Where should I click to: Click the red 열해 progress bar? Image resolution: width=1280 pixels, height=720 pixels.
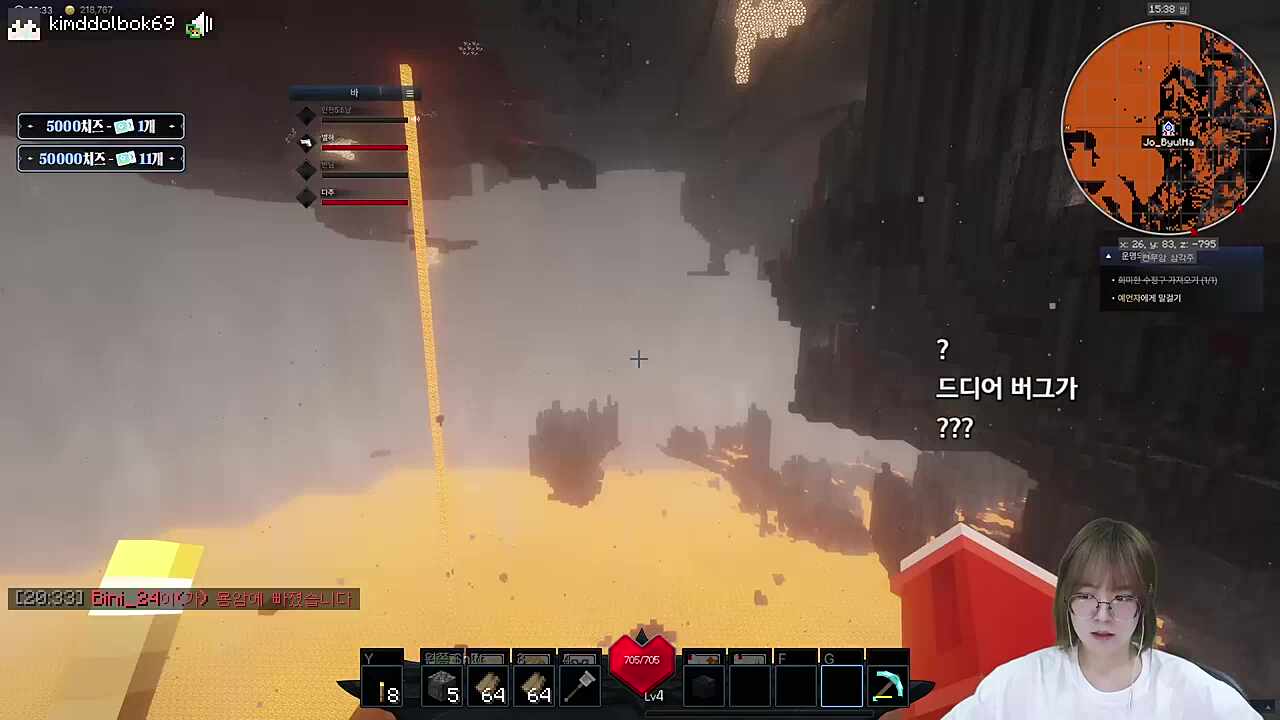coord(365,148)
